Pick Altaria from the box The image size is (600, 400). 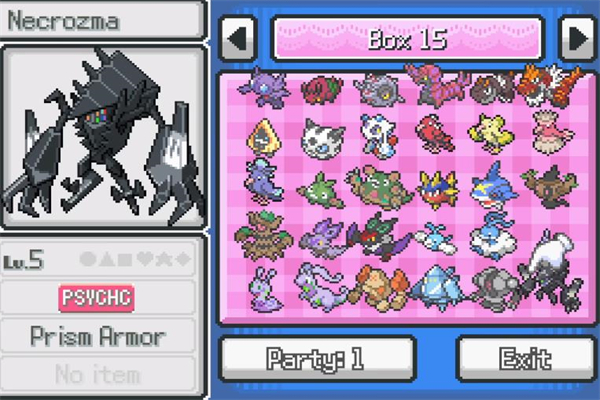pos(489,235)
